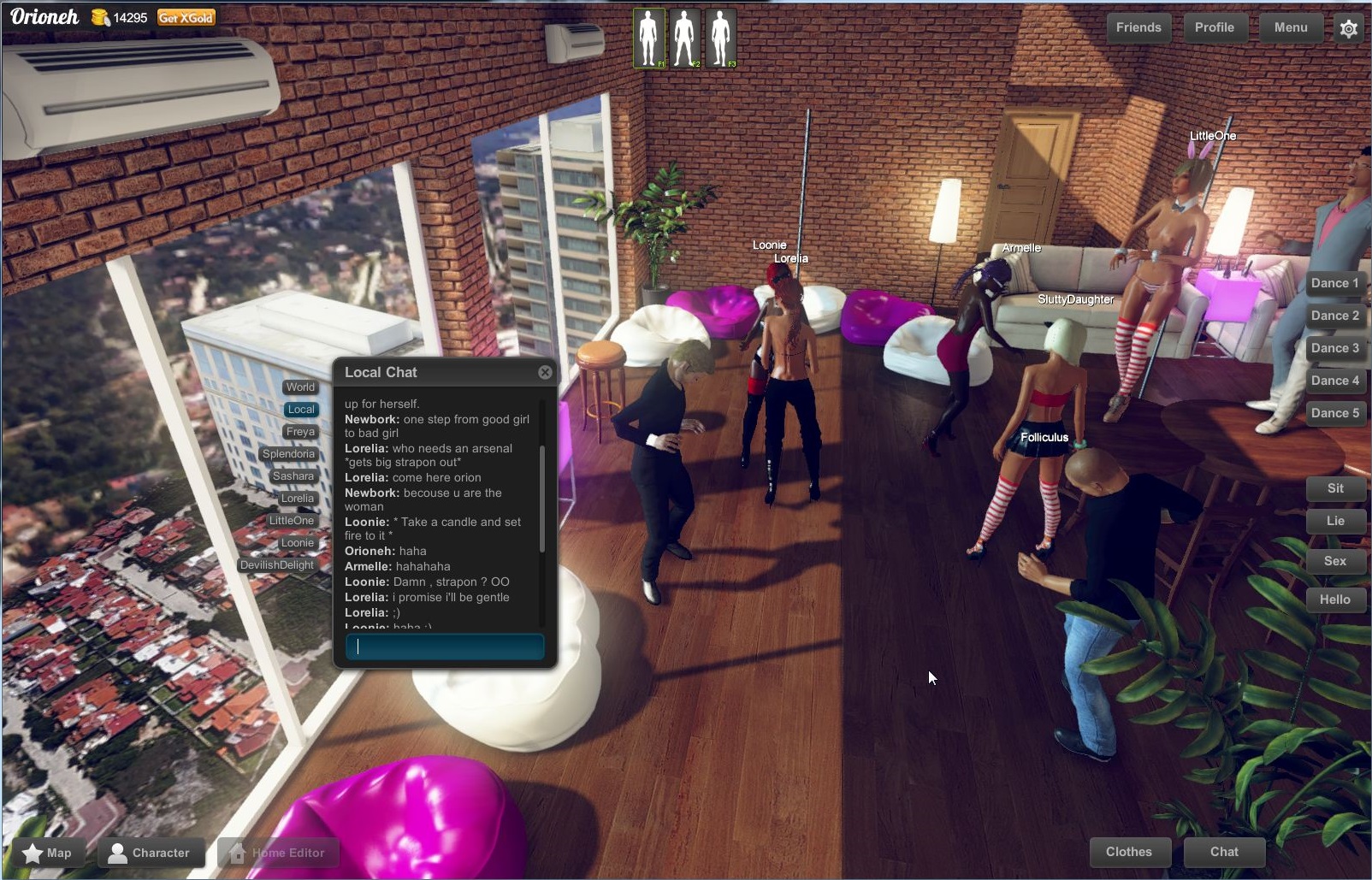1372x880 pixels.
Task: Make your avatar Sit
Action: pos(1335,488)
